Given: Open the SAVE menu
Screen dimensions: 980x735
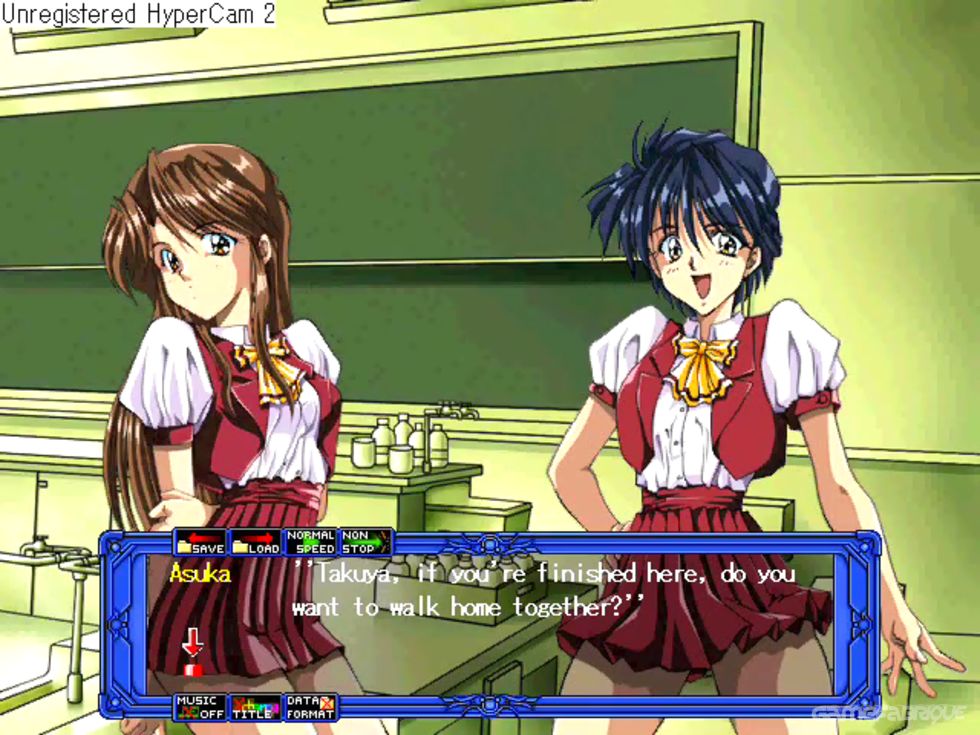Looking at the screenshot, I should click(200, 542).
